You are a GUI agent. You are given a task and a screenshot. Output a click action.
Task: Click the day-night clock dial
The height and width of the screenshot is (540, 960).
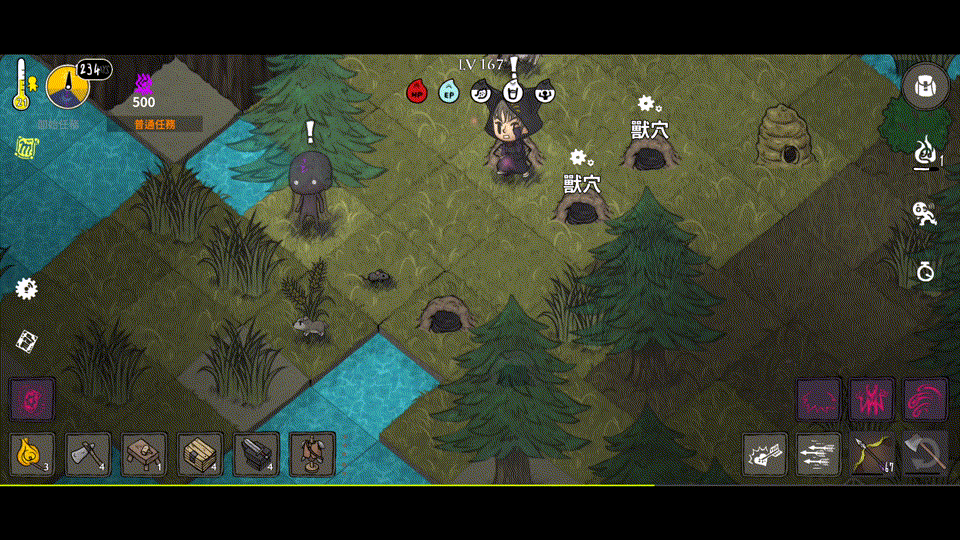(68, 86)
